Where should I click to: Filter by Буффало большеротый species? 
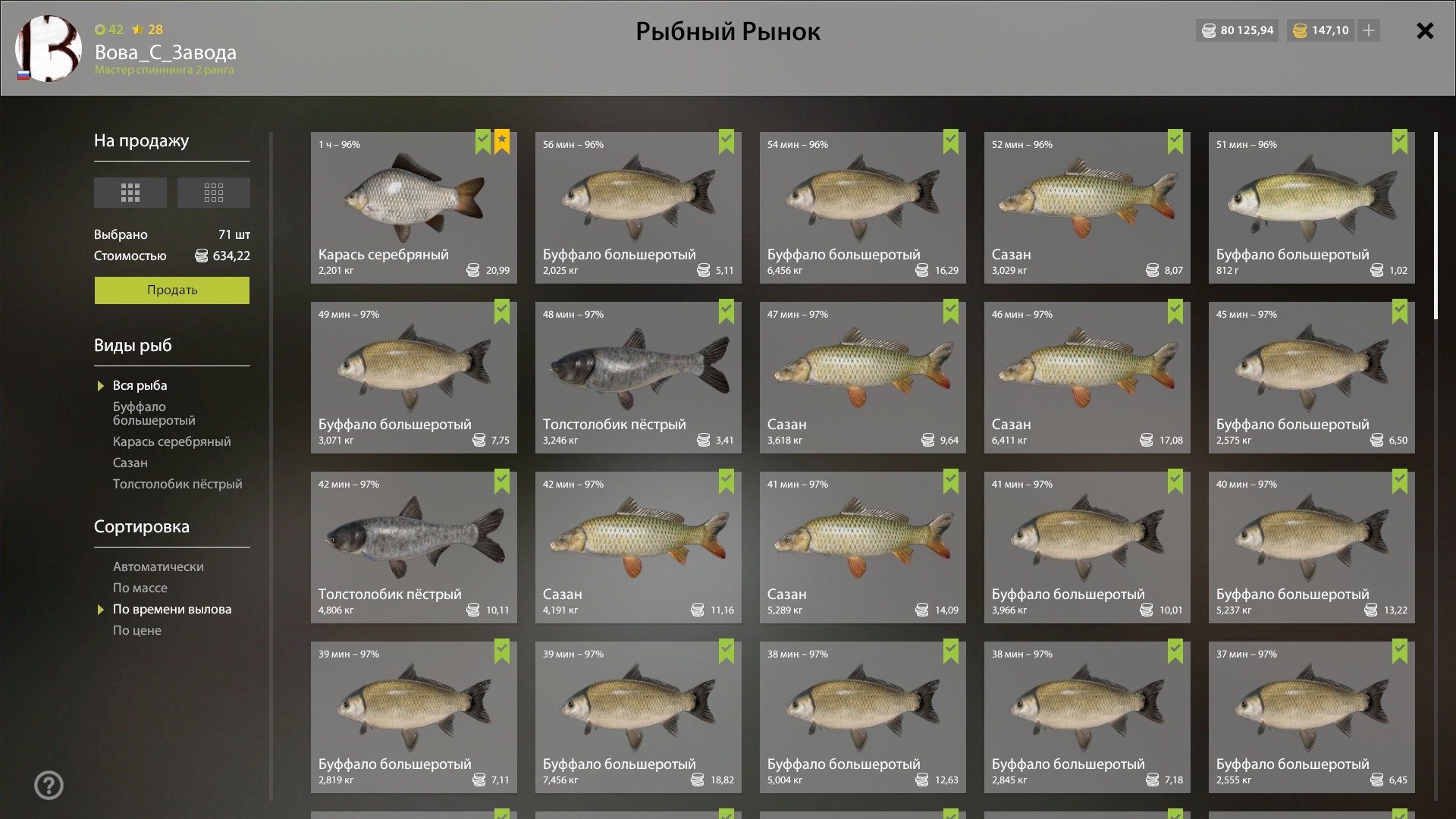tap(154, 413)
